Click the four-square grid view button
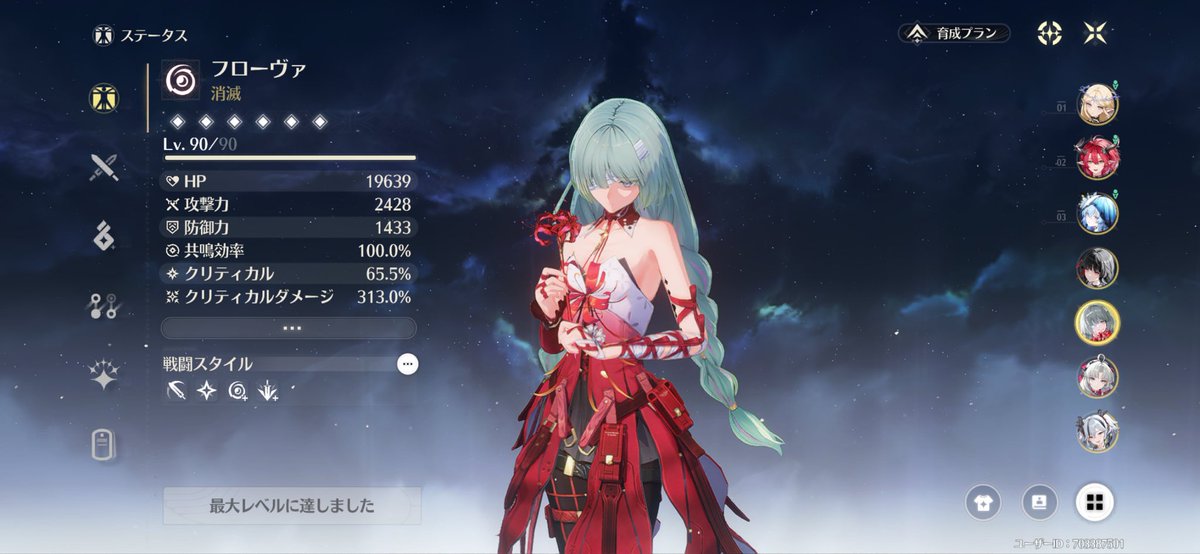 1095,502
